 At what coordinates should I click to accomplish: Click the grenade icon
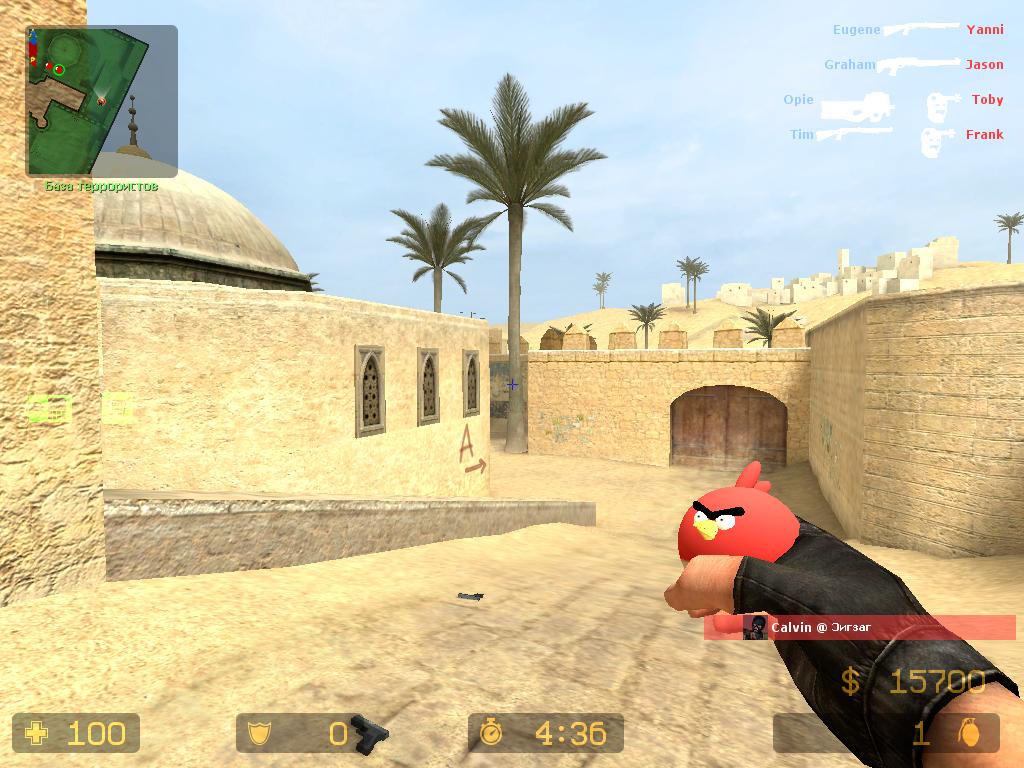pos(966,734)
